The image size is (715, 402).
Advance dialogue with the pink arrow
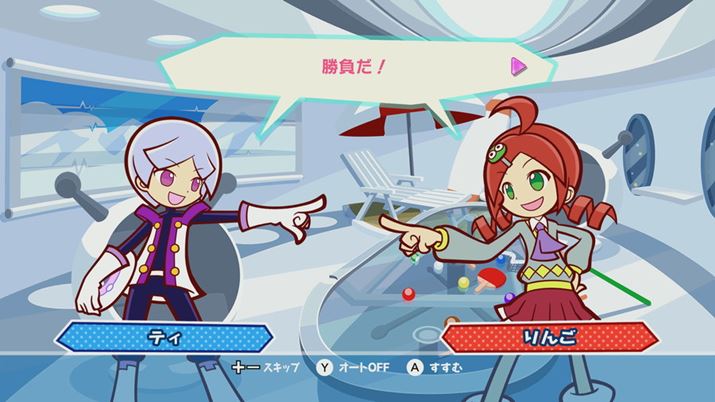pyautogui.click(x=518, y=67)
